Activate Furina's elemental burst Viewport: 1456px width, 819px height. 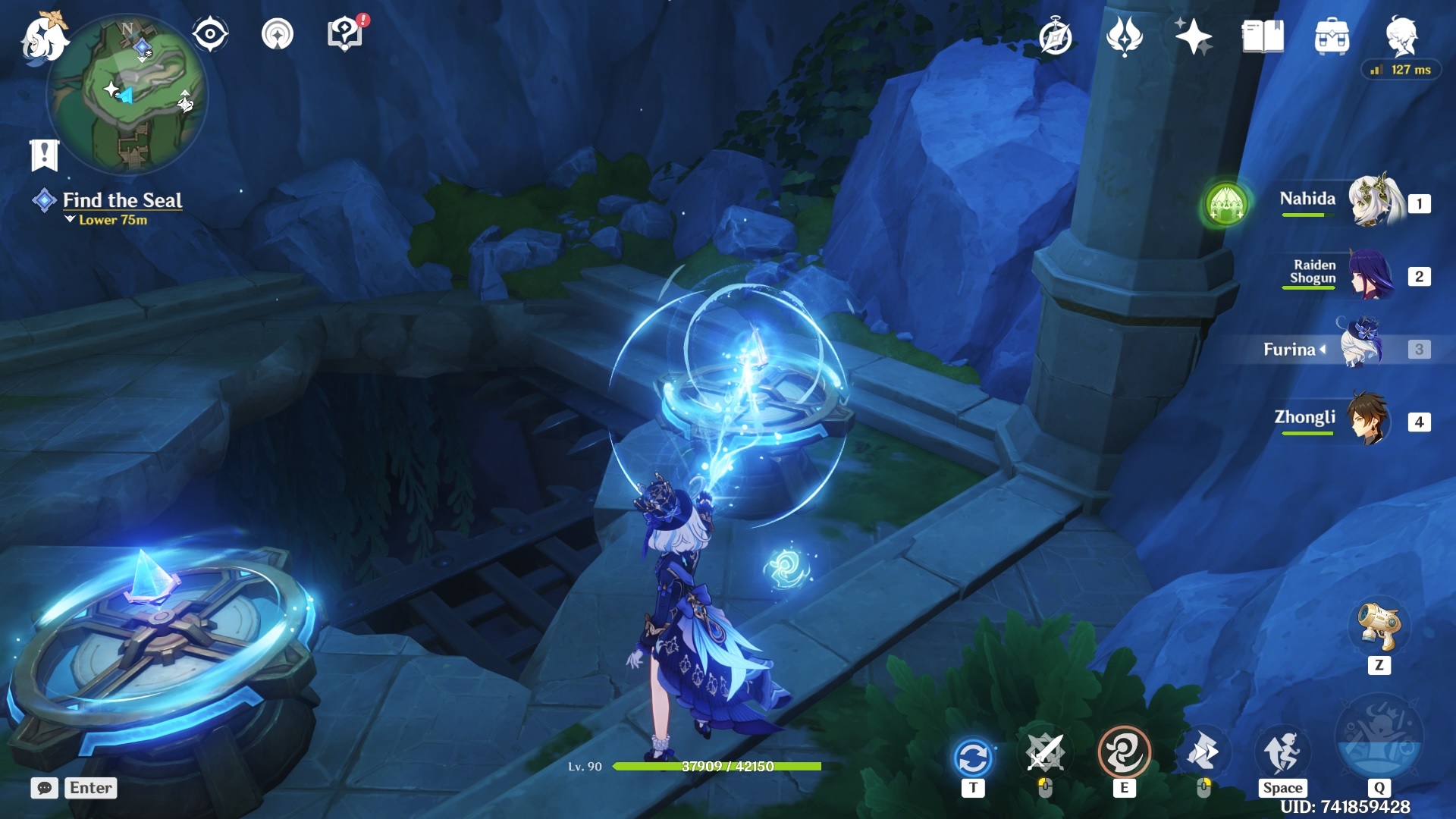[x=1379, y=738]
